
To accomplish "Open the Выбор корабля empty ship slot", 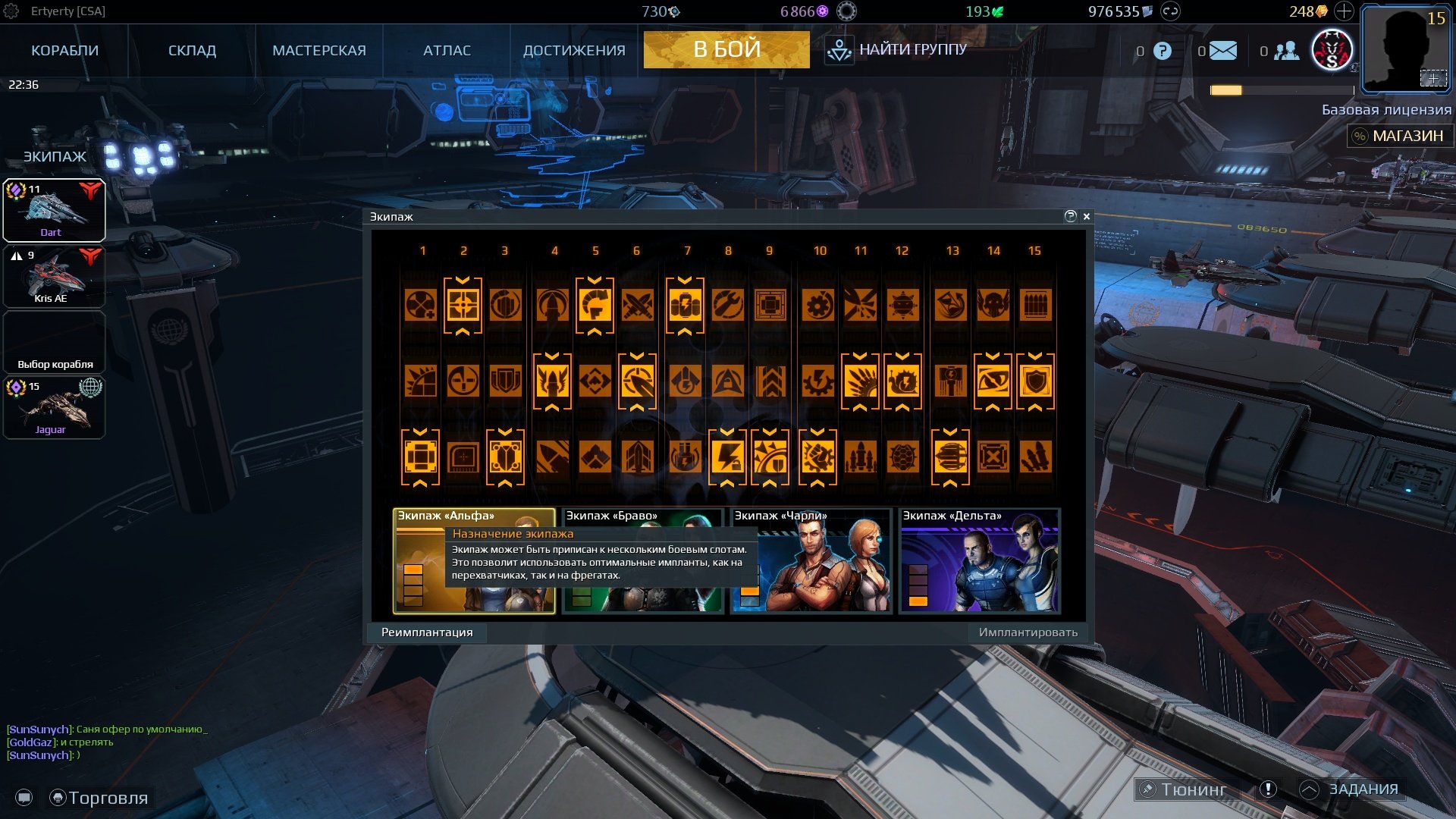I will [54, 343].
